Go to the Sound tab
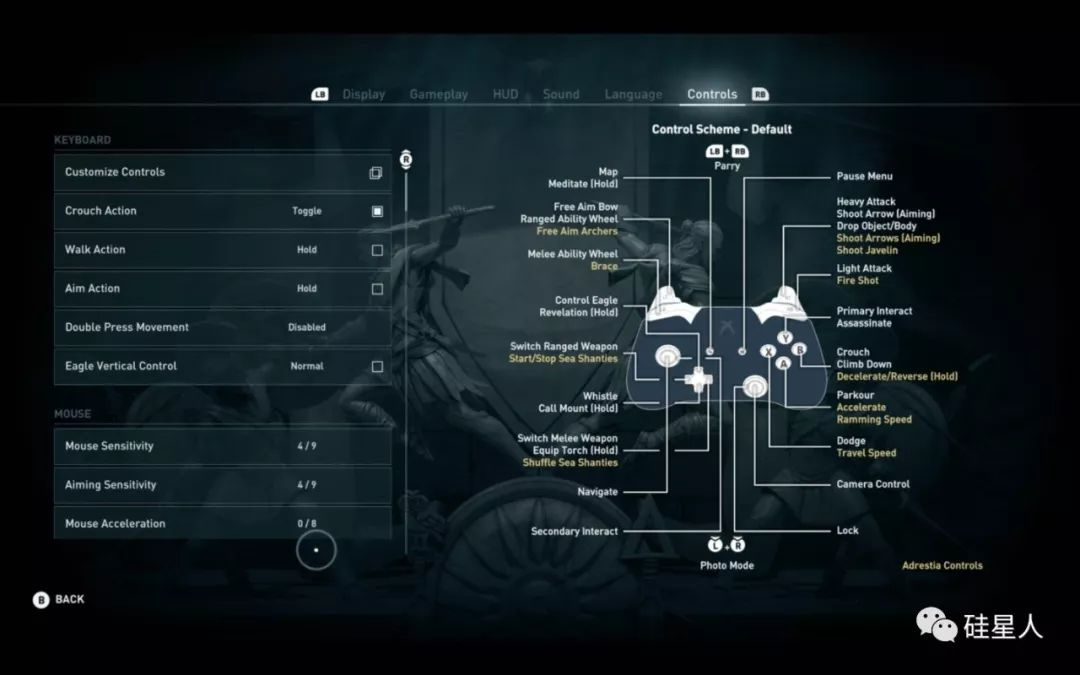 coord(561,94)
